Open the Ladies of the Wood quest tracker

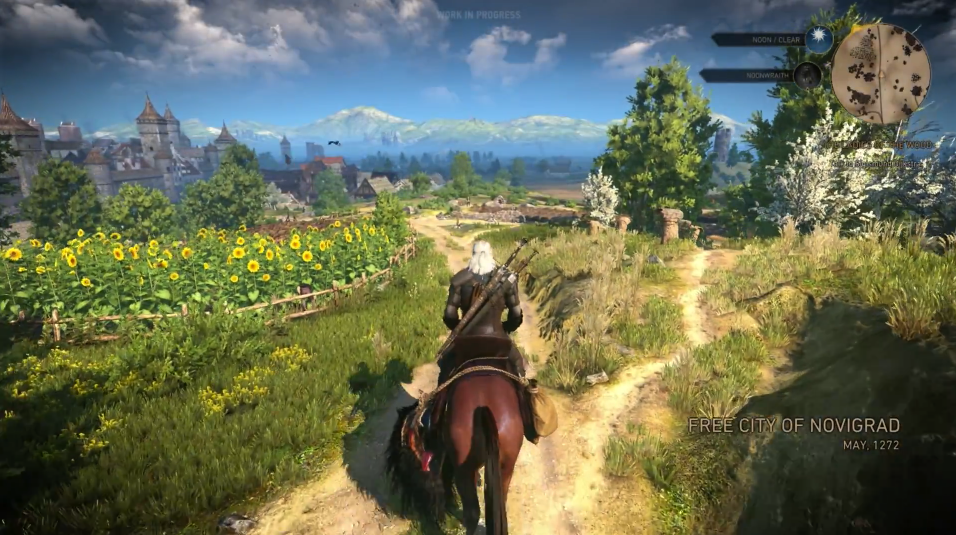(x=878, y=144)
